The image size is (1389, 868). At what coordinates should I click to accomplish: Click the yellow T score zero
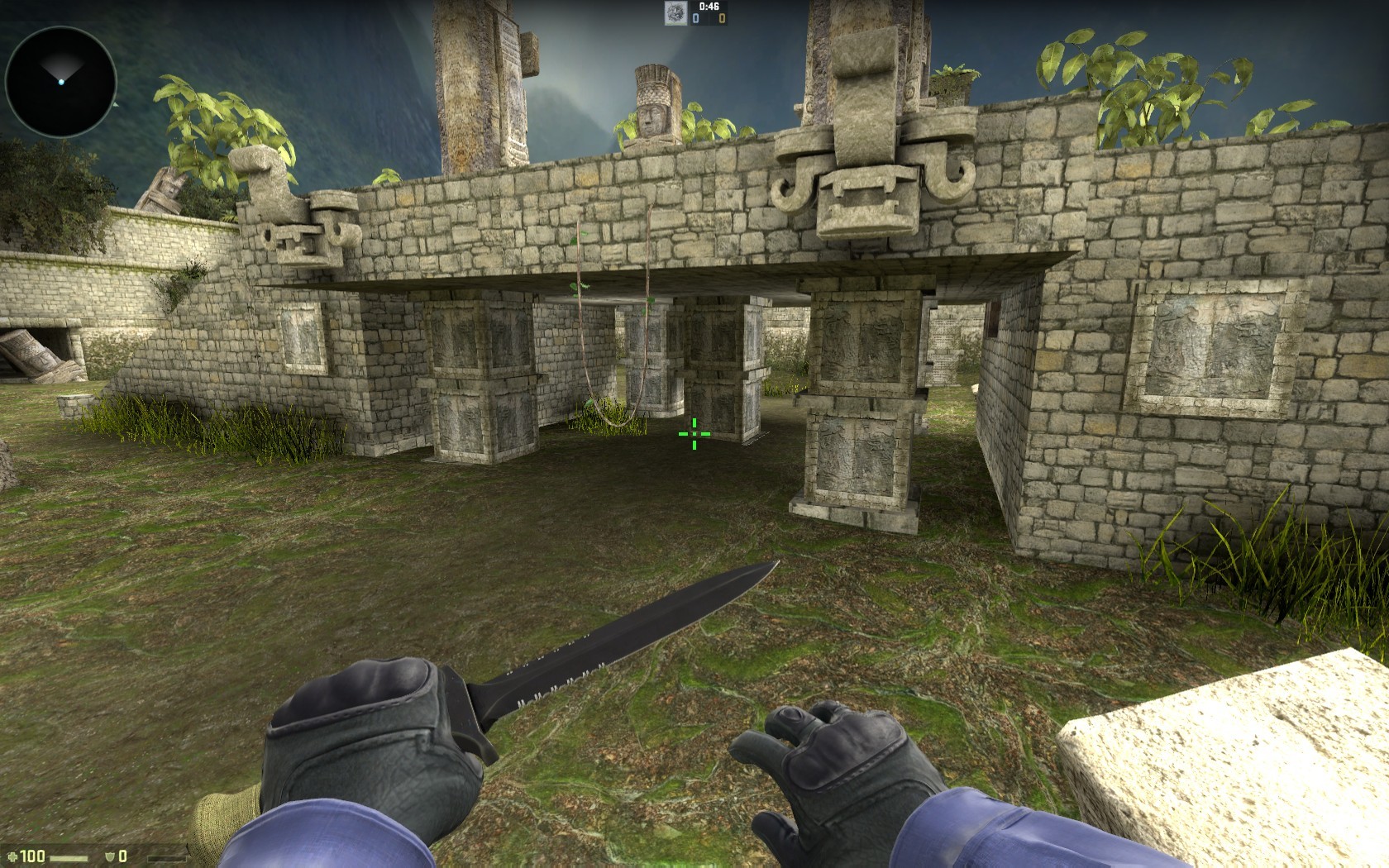(x=723, y=18)
